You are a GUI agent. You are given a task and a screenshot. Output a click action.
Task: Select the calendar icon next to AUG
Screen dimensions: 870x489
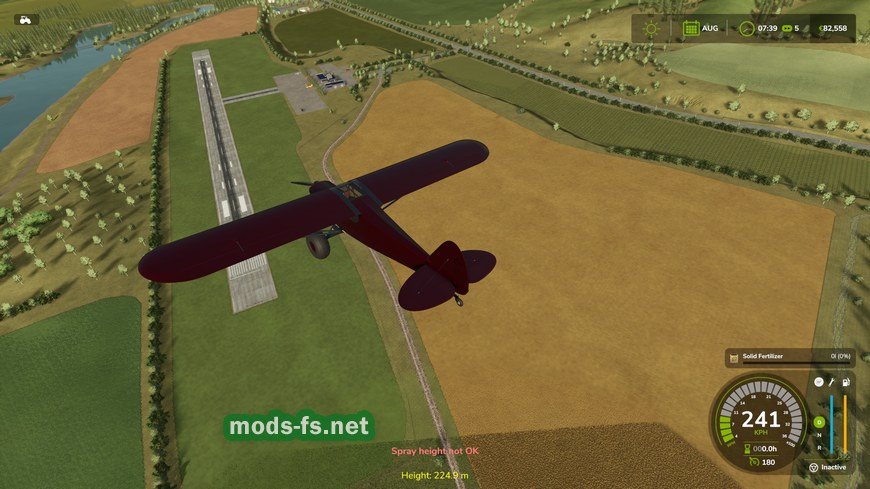click(690, 28)
